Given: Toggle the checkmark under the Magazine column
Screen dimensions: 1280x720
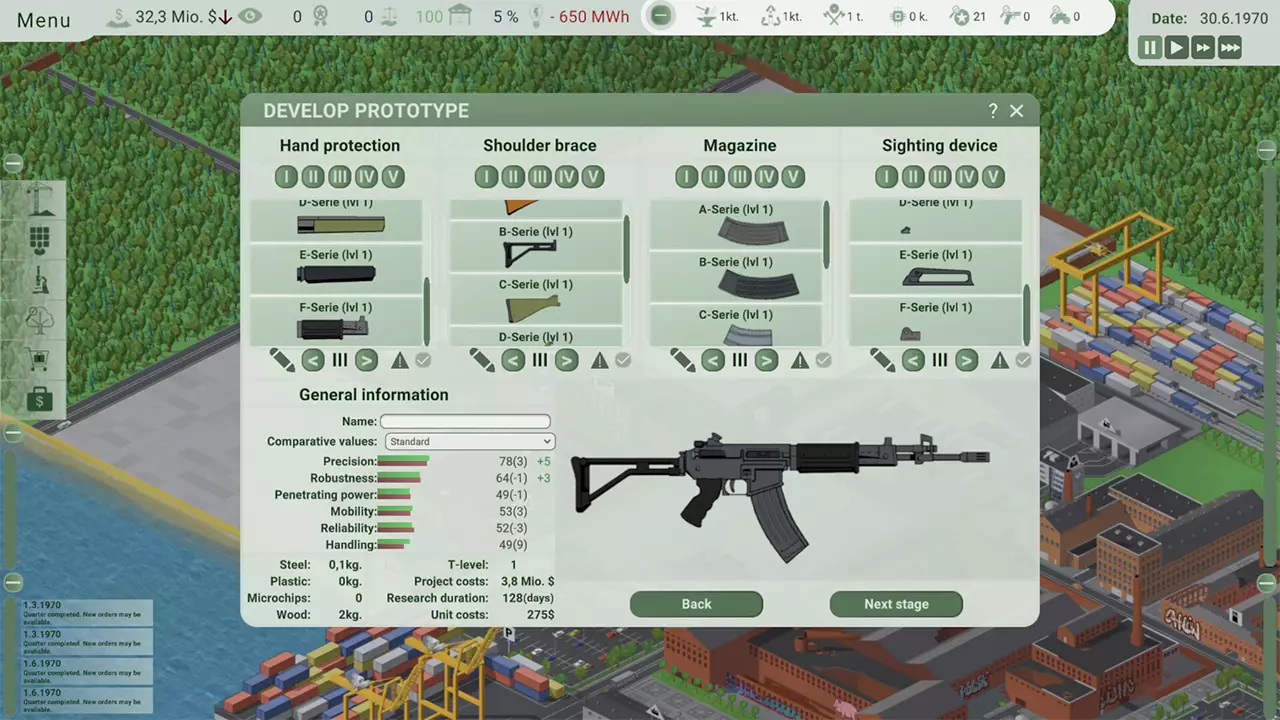Looking at the screenshot, I should coord(823,360).
